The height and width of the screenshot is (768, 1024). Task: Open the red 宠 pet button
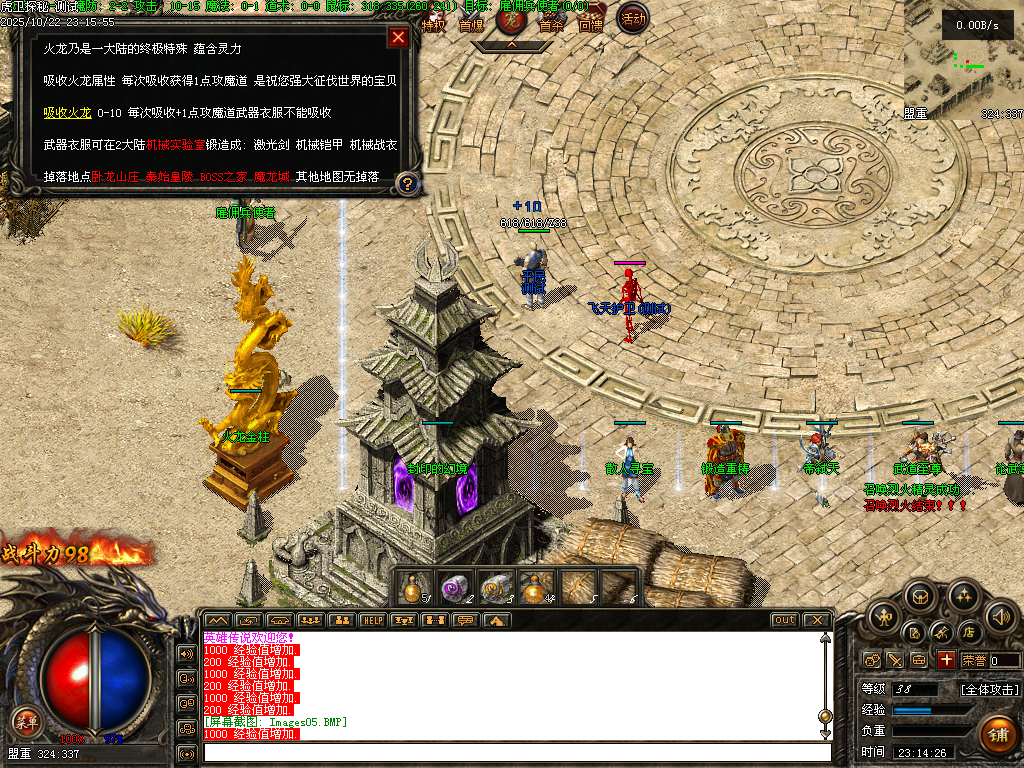[x=511, y=19]
